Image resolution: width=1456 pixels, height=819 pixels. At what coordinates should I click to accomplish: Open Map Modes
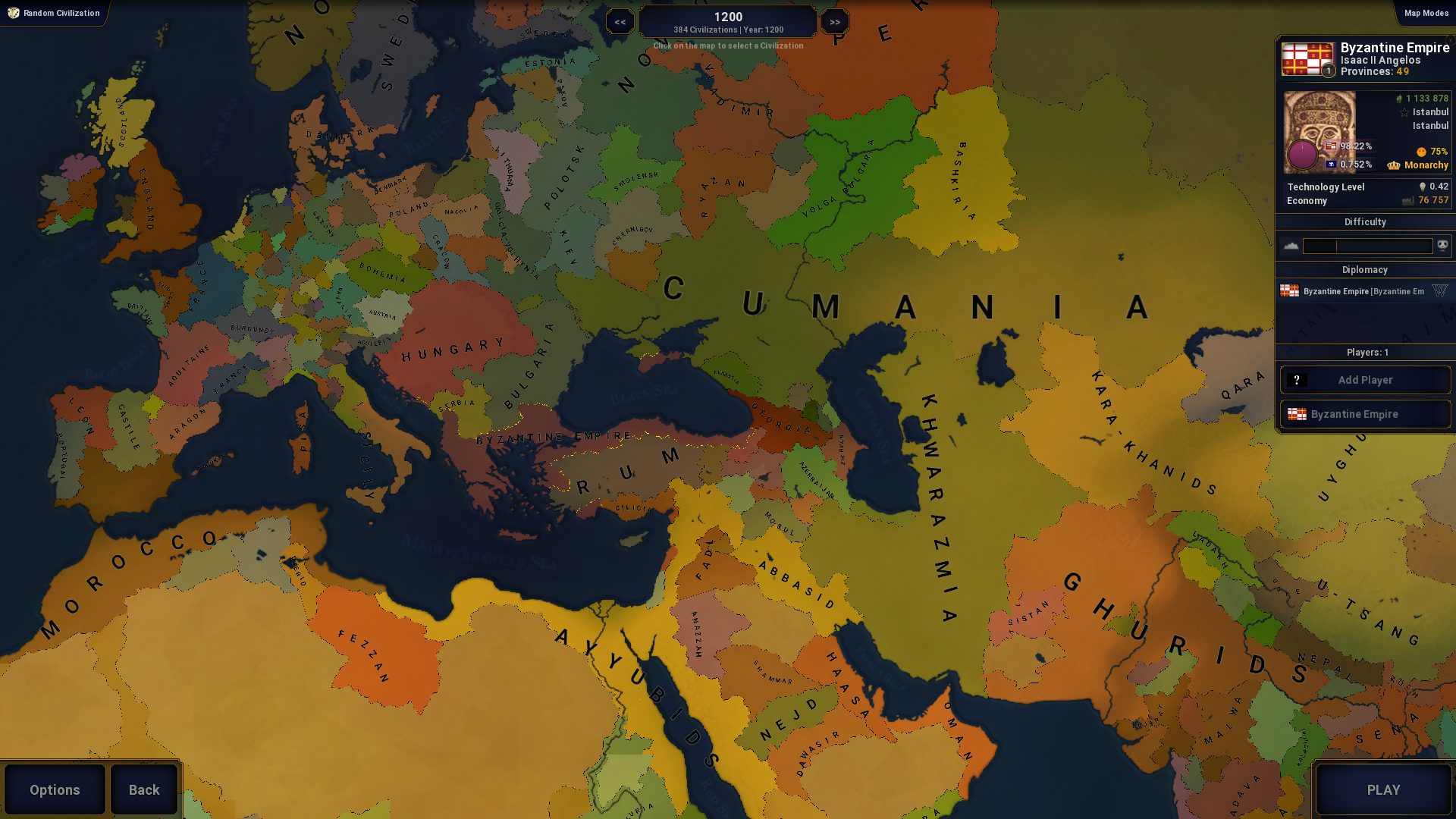[x=1426, y=13]
